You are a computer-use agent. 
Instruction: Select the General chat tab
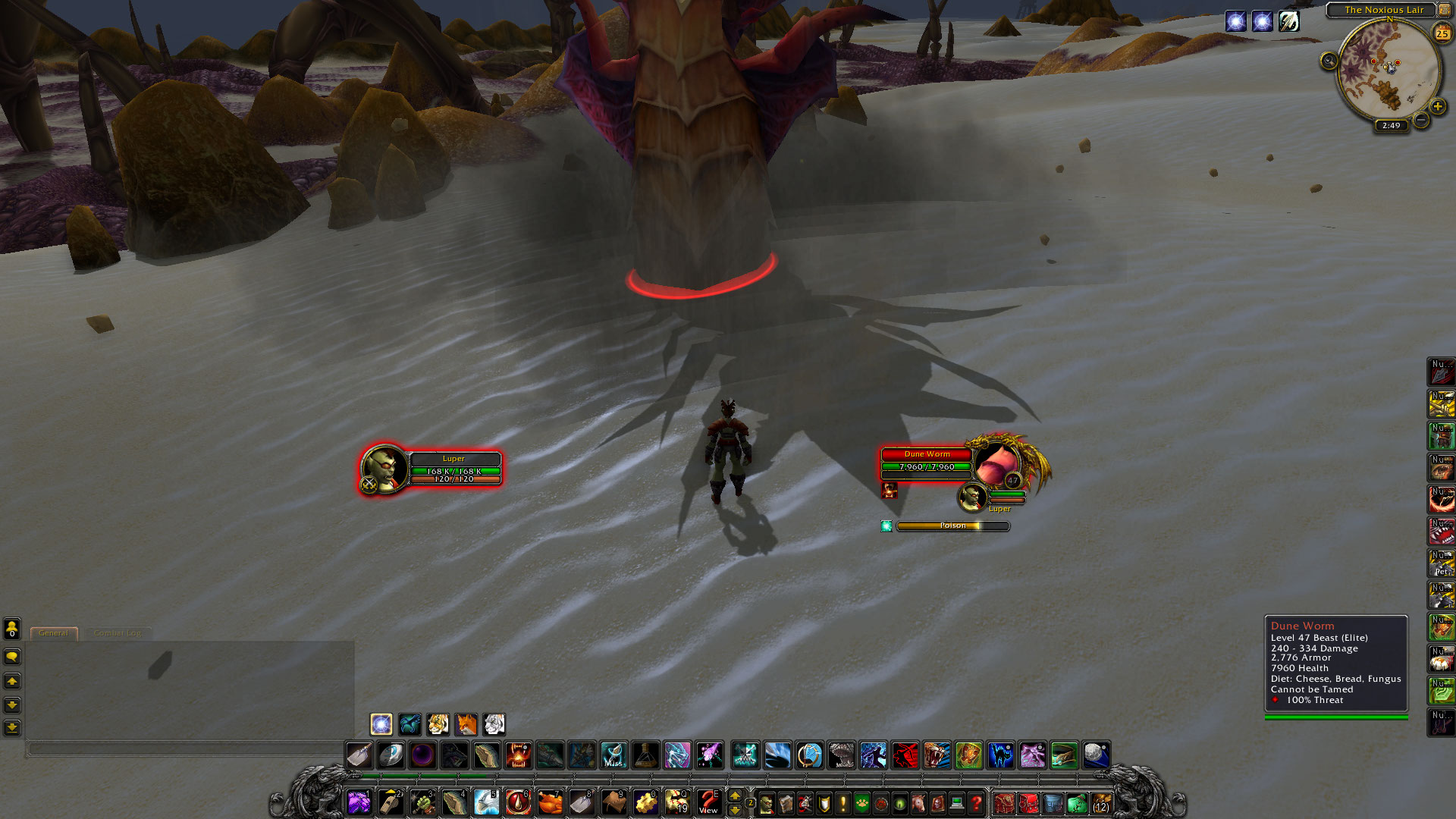(x=53, y=632)
